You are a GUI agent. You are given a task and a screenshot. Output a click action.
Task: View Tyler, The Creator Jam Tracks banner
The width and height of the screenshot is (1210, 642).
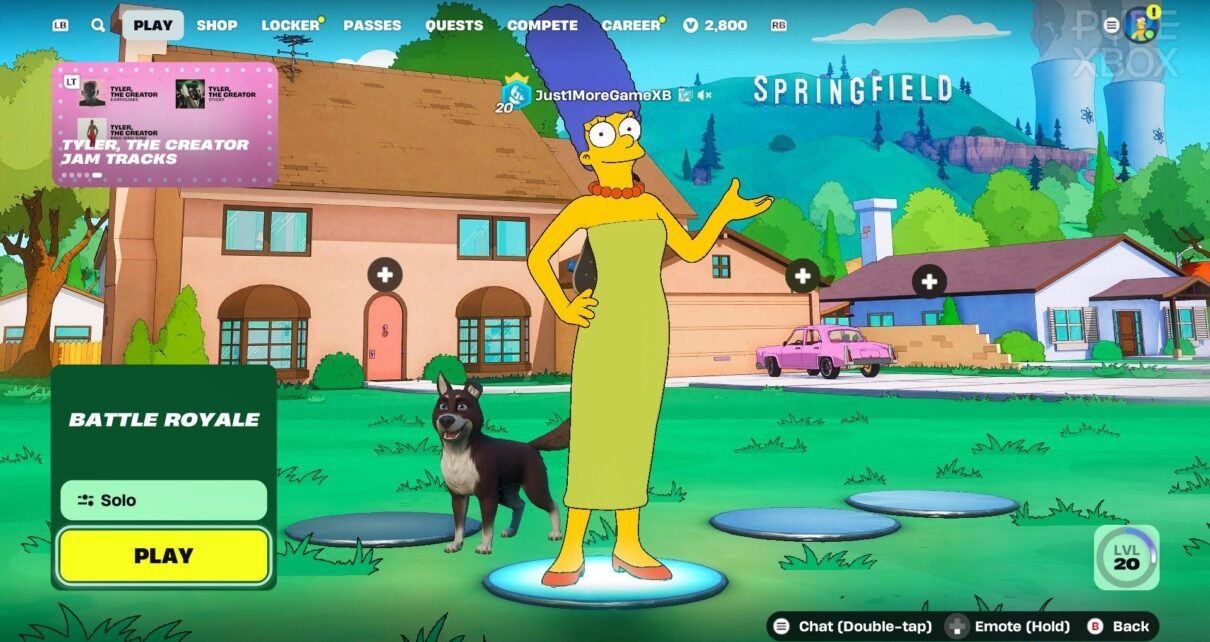point(165,125)
